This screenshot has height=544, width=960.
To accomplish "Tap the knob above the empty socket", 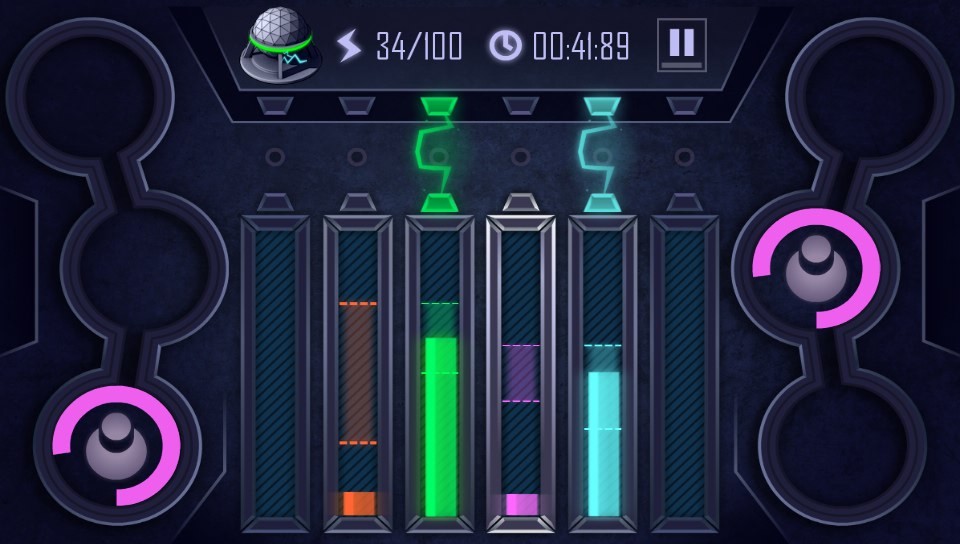I will click(817, 267).
